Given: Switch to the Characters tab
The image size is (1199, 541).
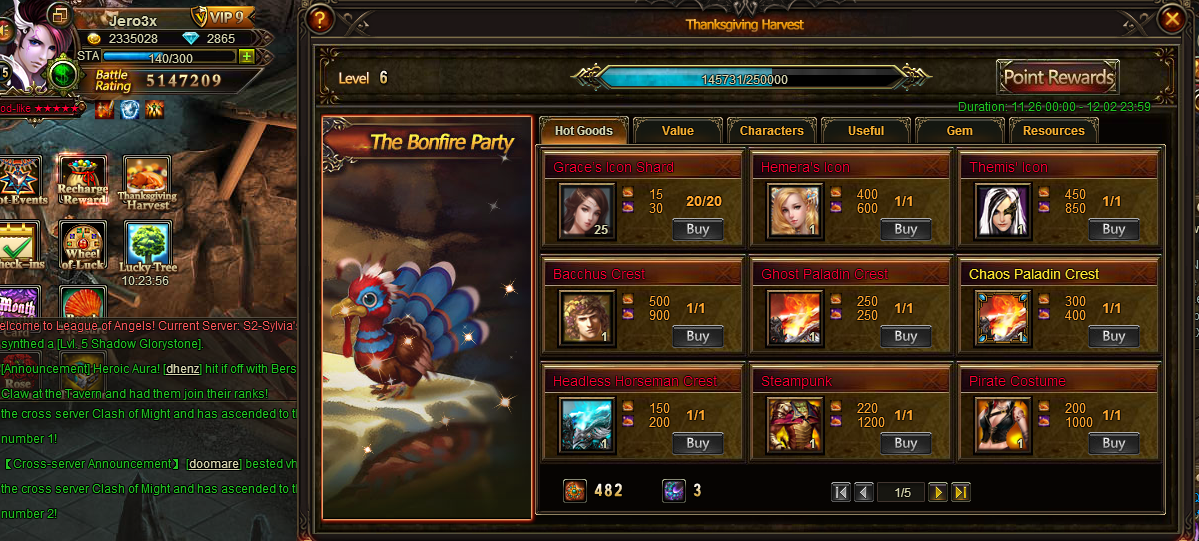Looking at the screenshot, I should click(771, 131).
